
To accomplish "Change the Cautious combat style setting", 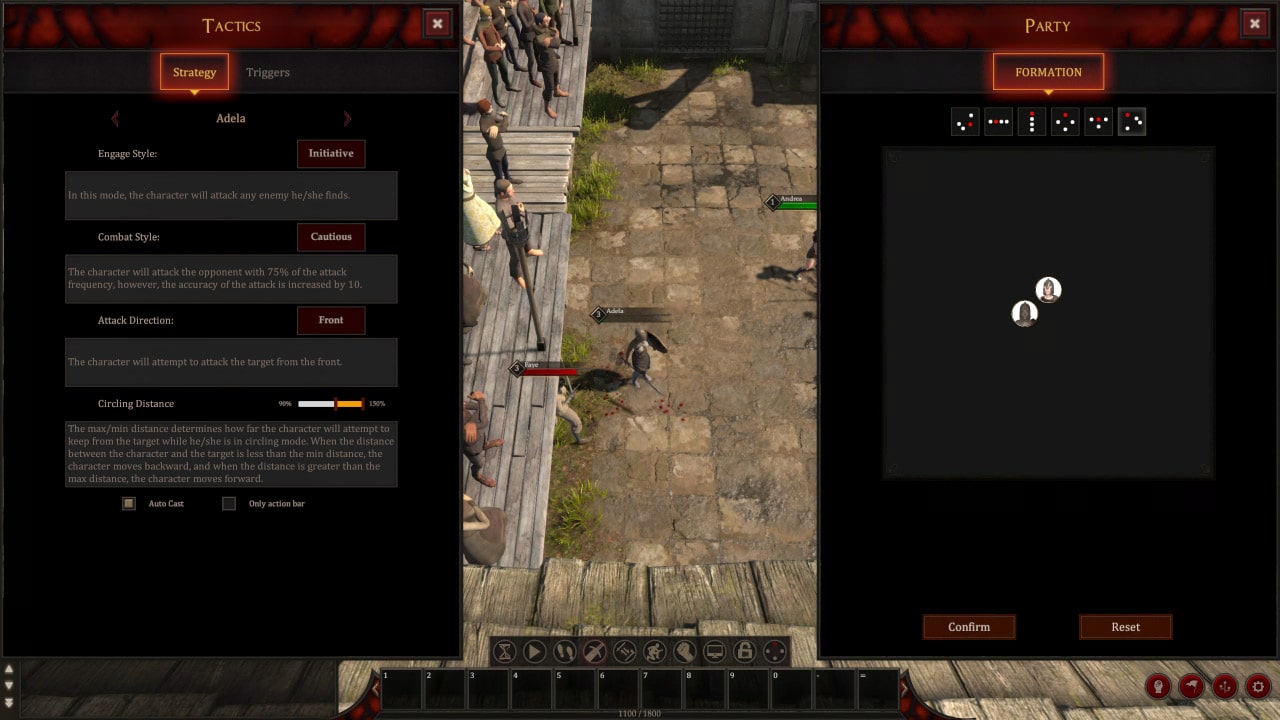I will point(331,237).
